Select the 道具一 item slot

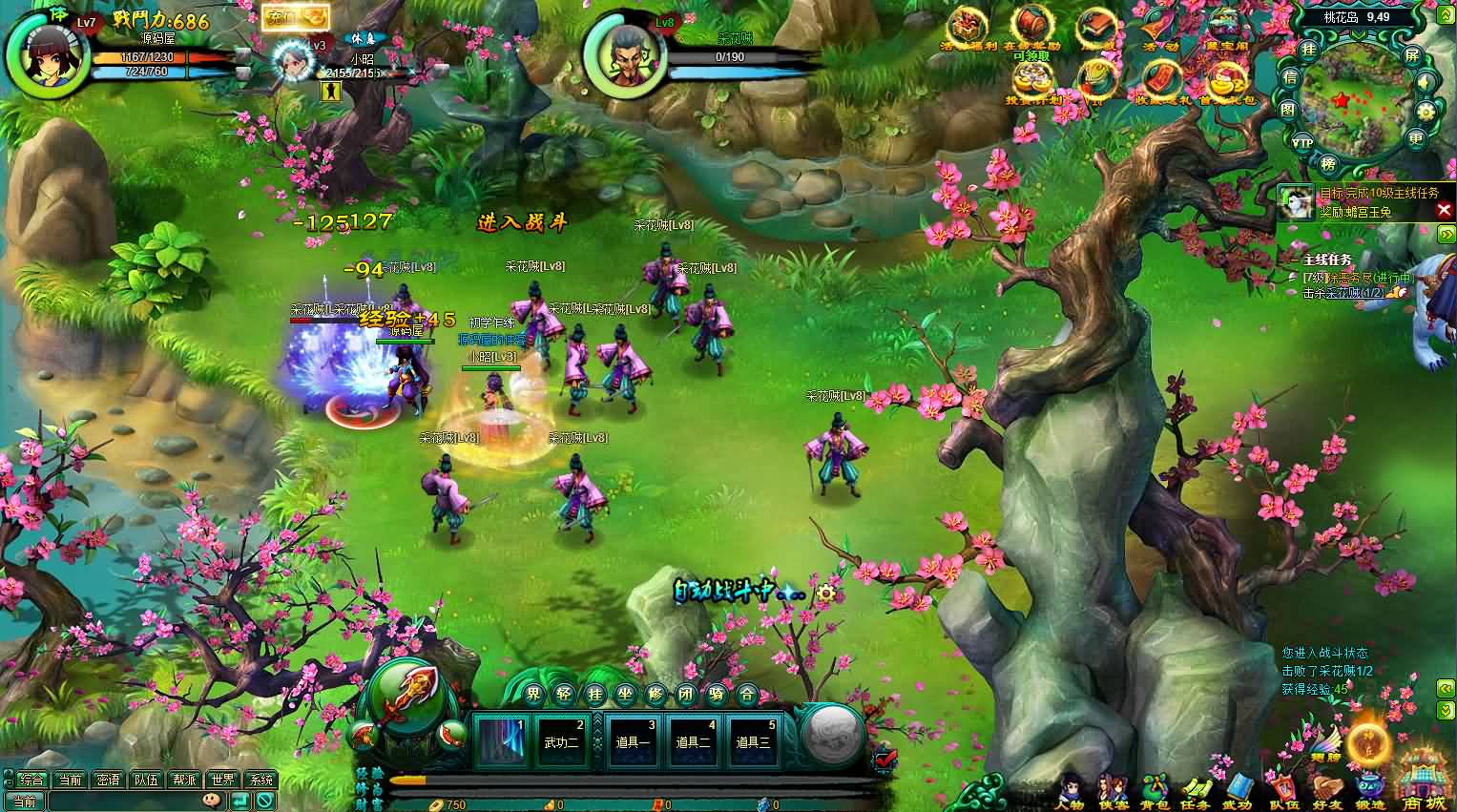click(x=634, y=741)
